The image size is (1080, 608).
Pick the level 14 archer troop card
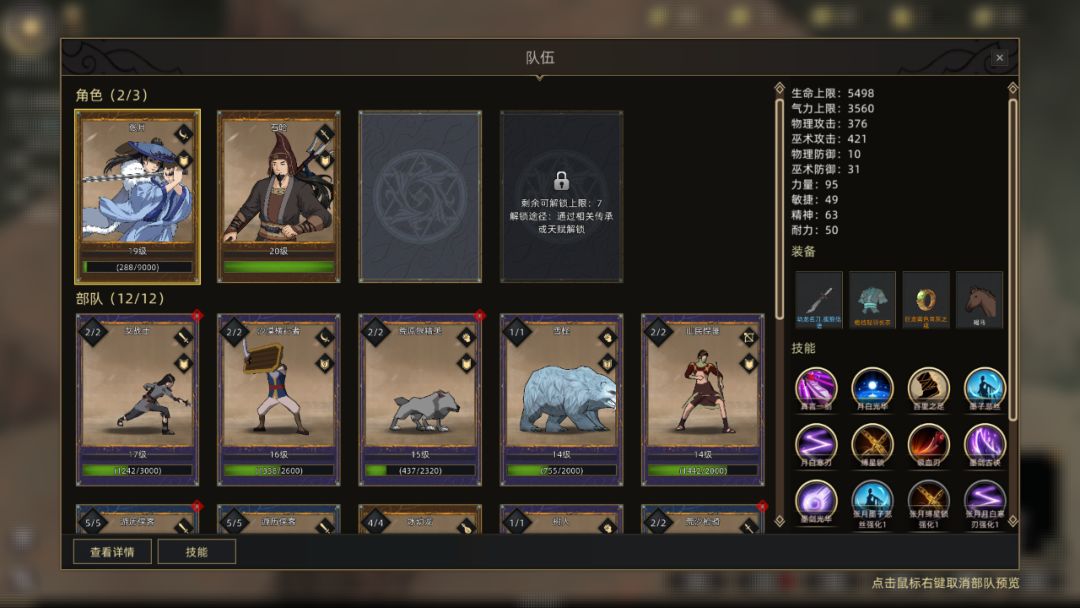tap(703, 399)
